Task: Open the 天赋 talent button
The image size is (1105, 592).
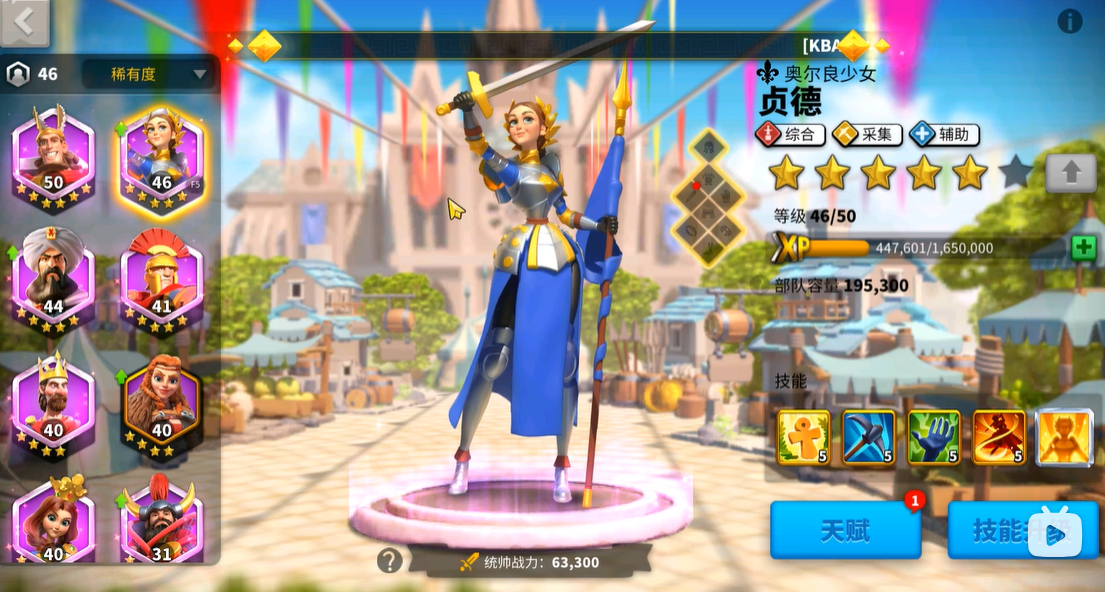Action: click(x=845, y=530)
